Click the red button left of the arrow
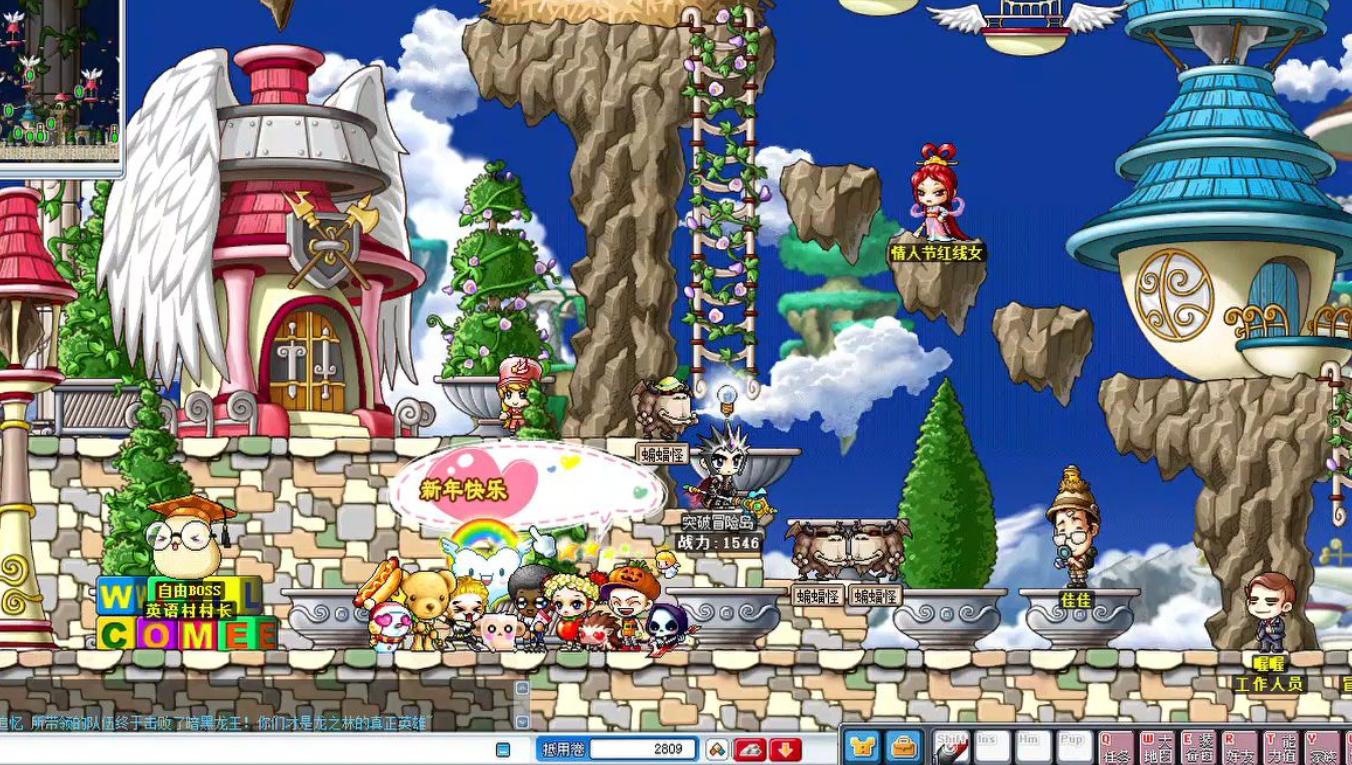1352x765 pixels. [x=750, y=749]
